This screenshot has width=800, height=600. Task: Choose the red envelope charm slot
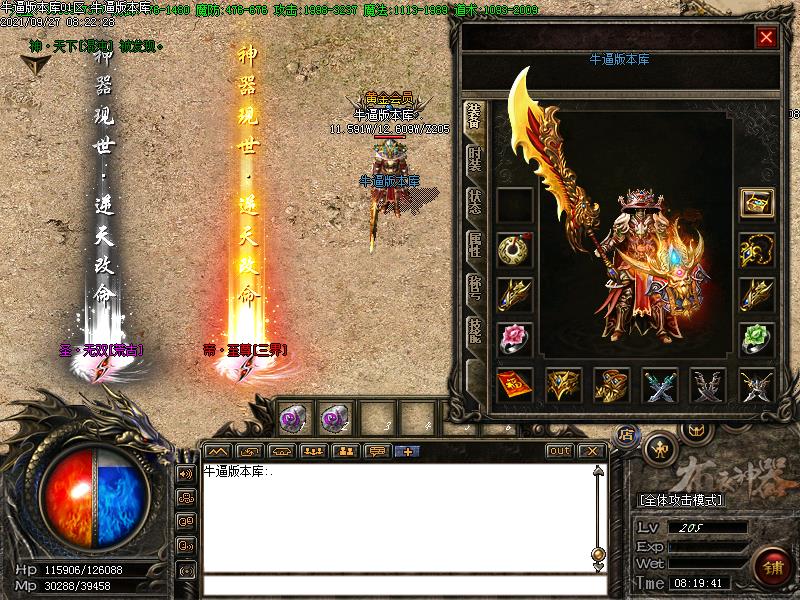point(514,383)
